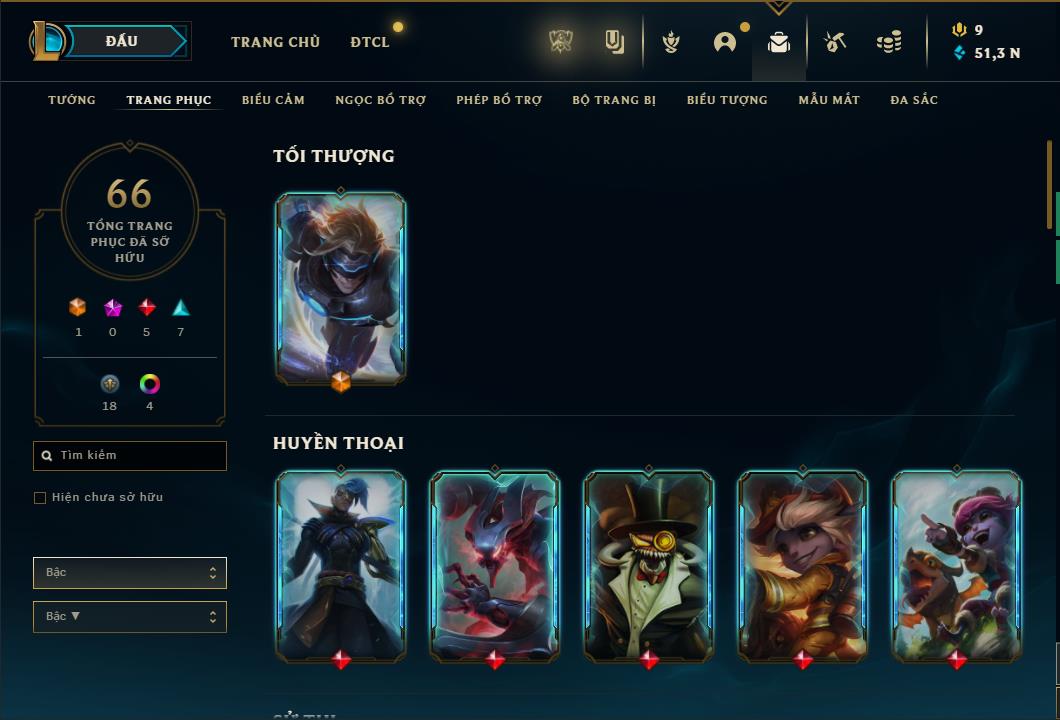This screenshot has width=1060, height=720.
Task: Click the ĐẤU play button
Action: coord(122,41)
